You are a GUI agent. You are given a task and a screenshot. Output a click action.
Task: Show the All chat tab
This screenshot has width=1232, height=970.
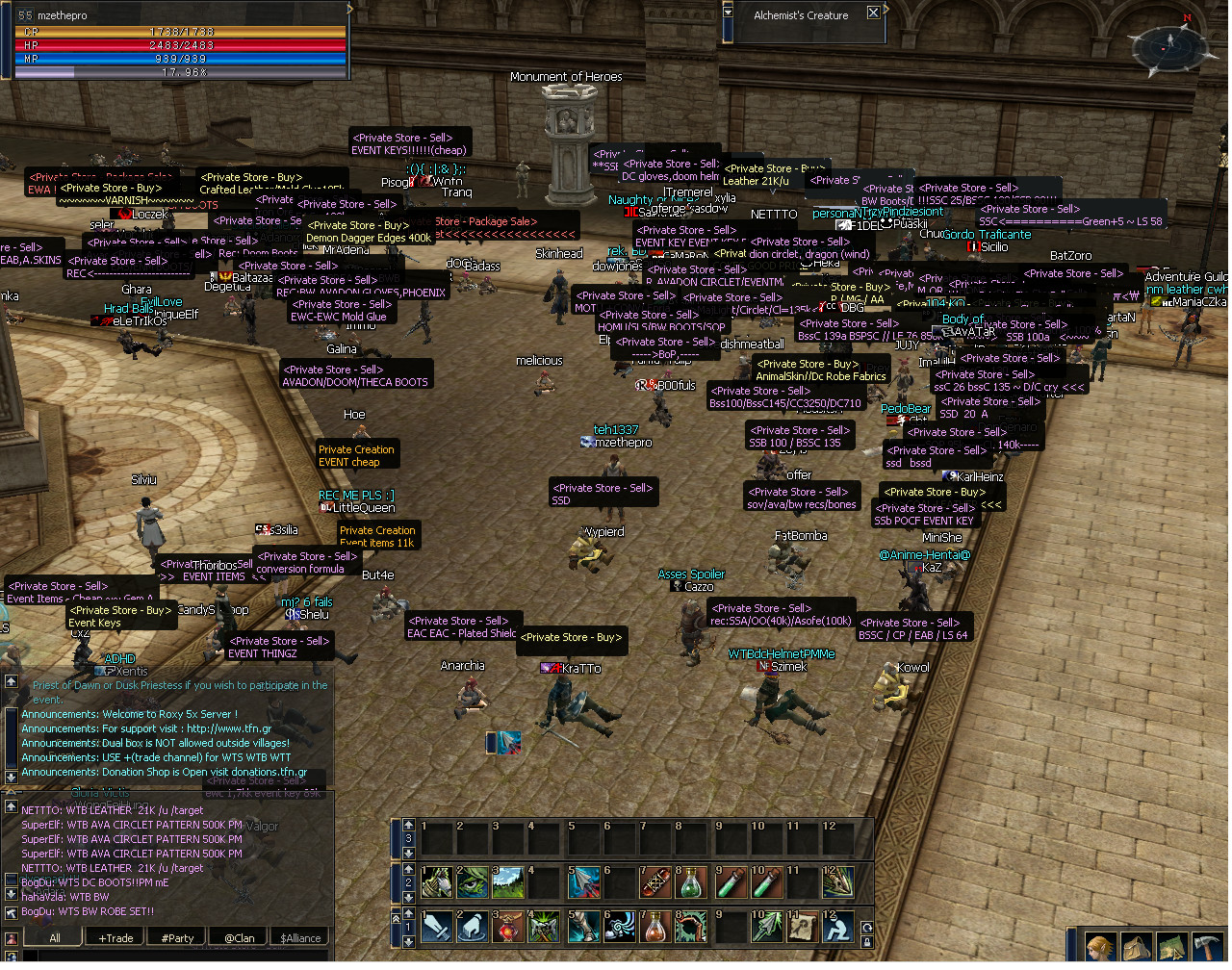[x=54, y=937]
